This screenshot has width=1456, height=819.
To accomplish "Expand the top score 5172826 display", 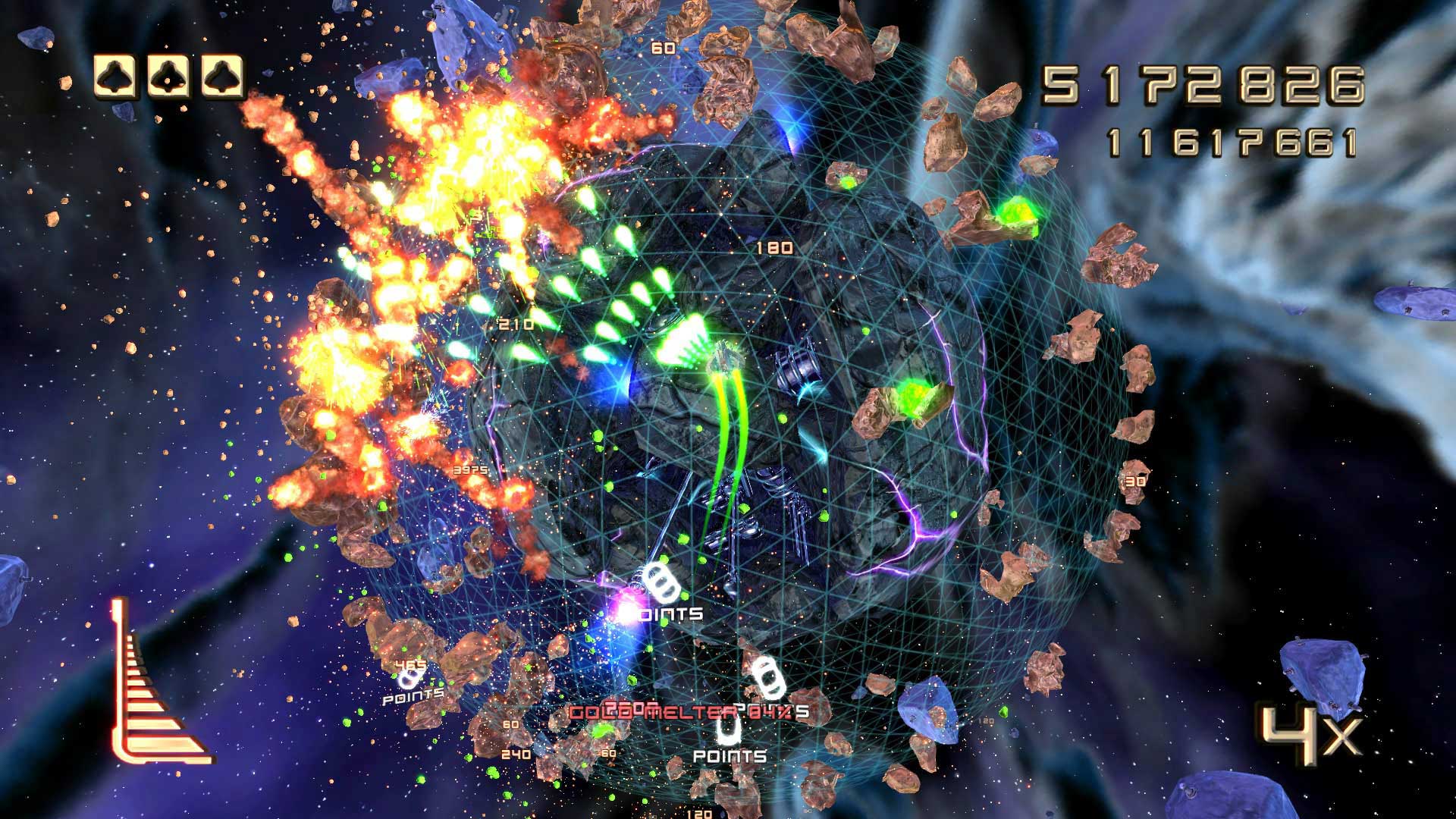I will click(1206, 83).
